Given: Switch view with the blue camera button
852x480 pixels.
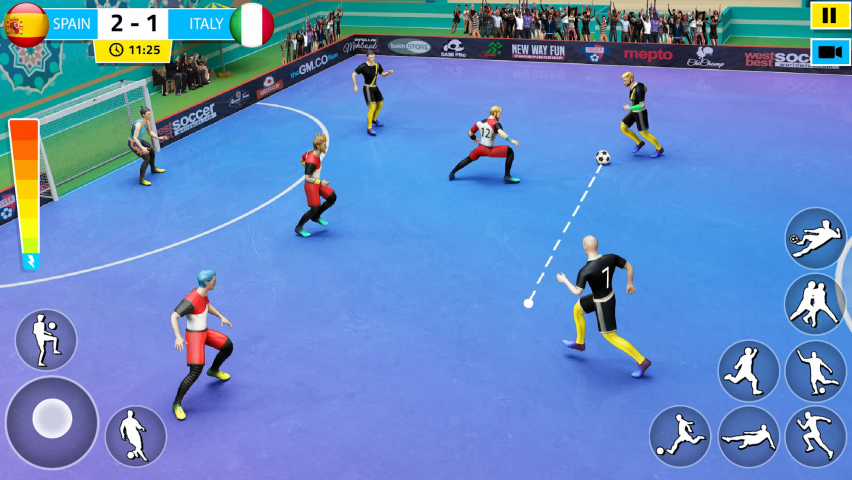Looking at the screenshot, I should tap(829, 52).
